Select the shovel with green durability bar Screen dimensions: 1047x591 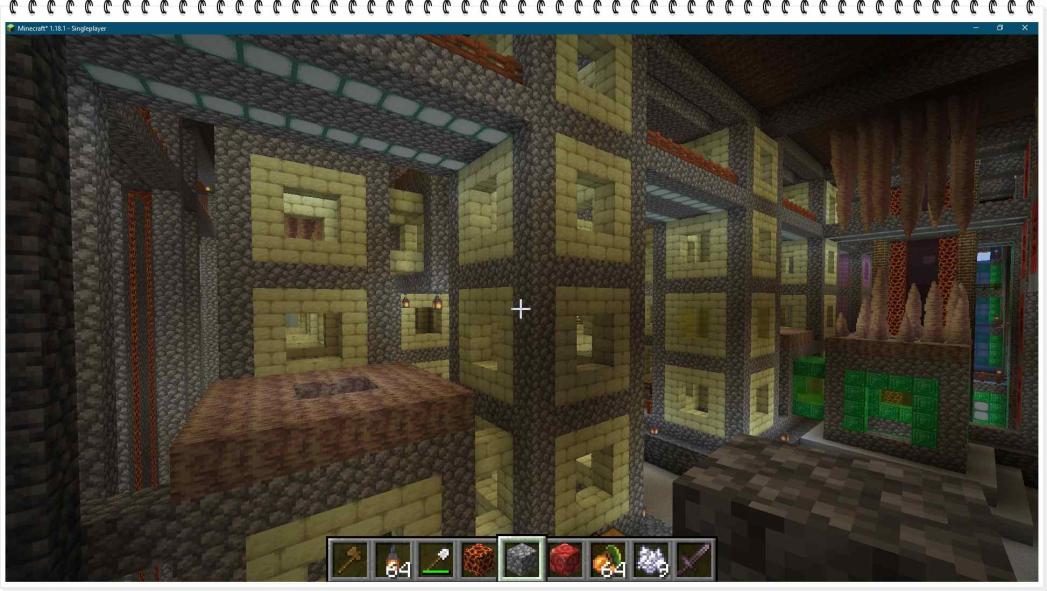[436, 559]
